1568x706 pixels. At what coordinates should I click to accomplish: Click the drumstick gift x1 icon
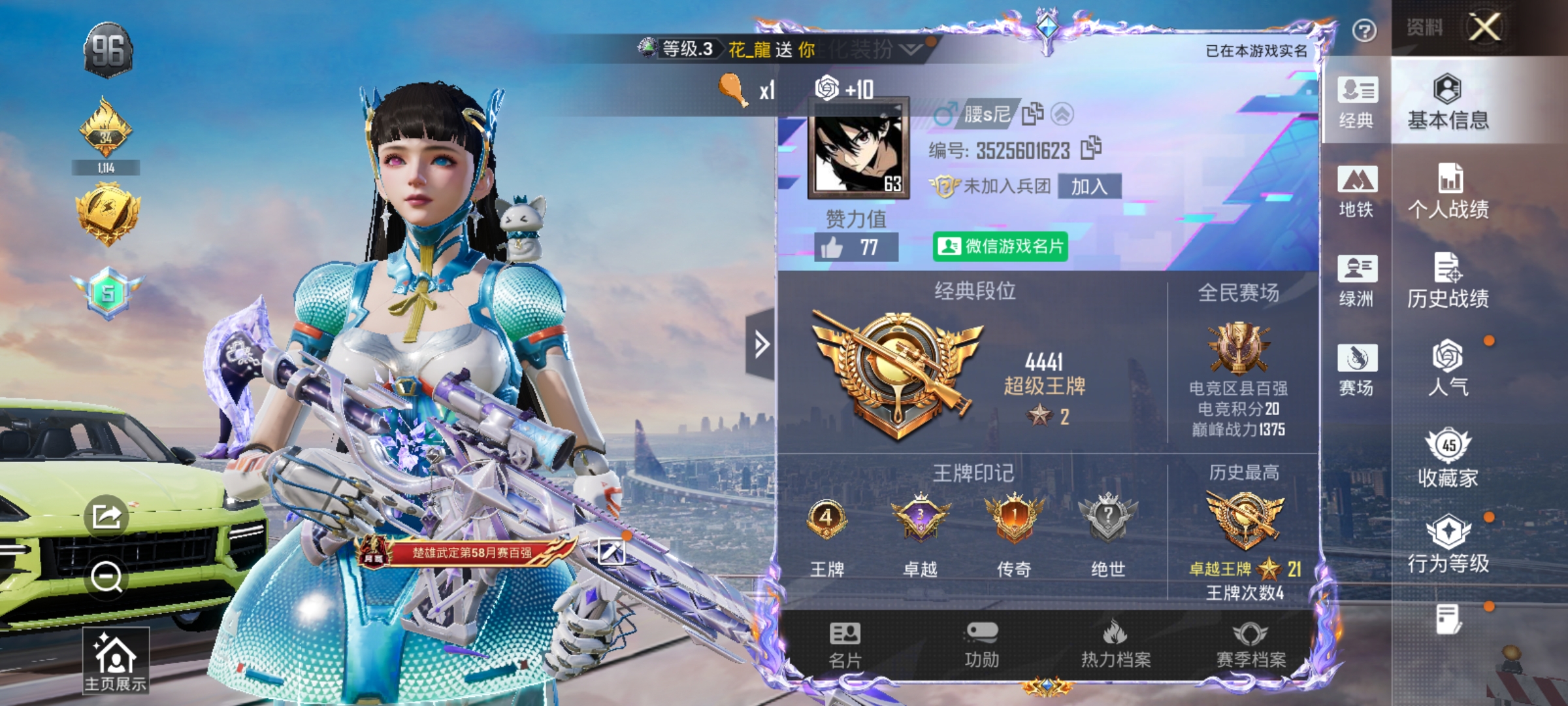click(734, 92)
